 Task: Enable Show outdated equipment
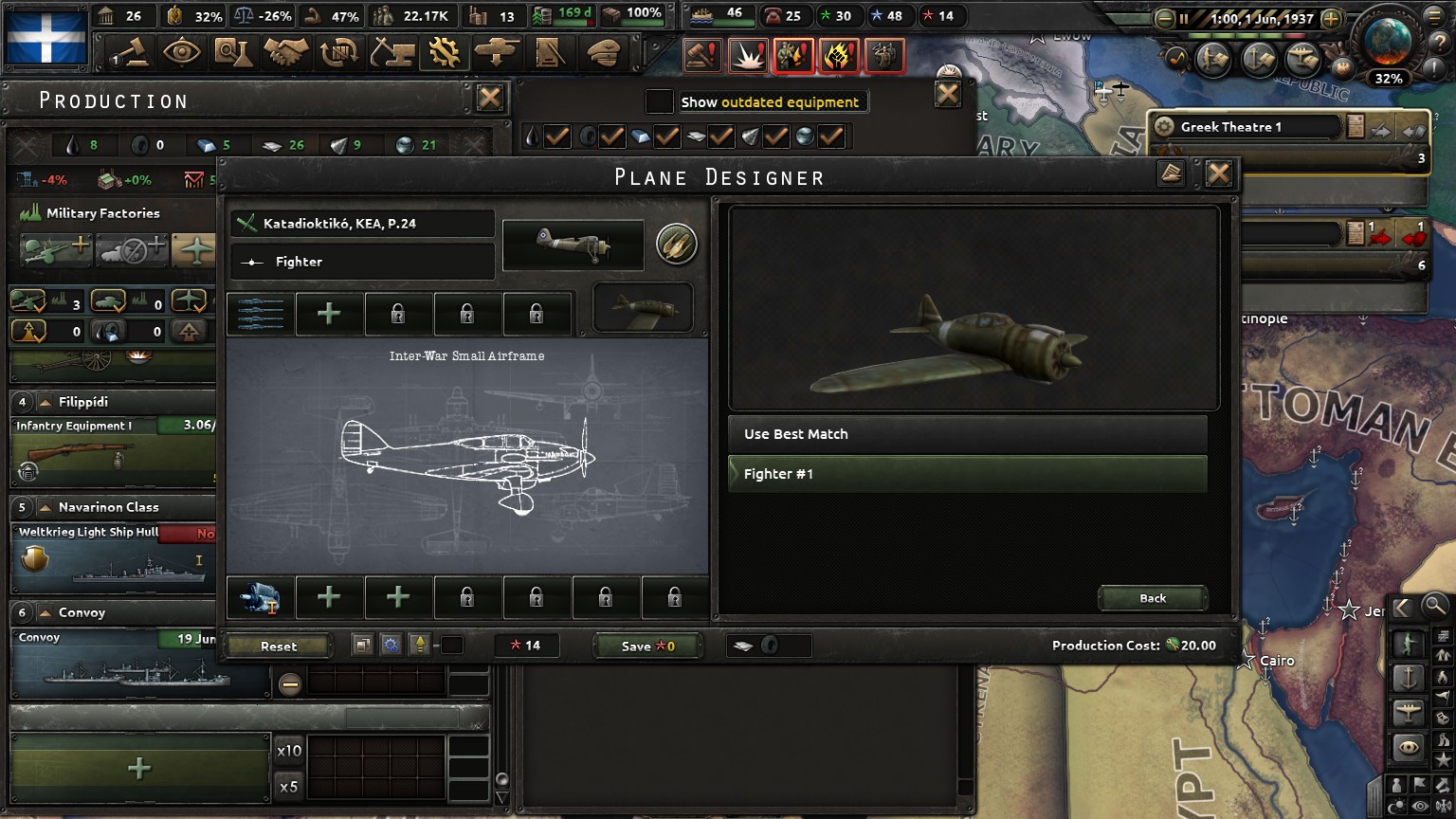click(659, 101)
